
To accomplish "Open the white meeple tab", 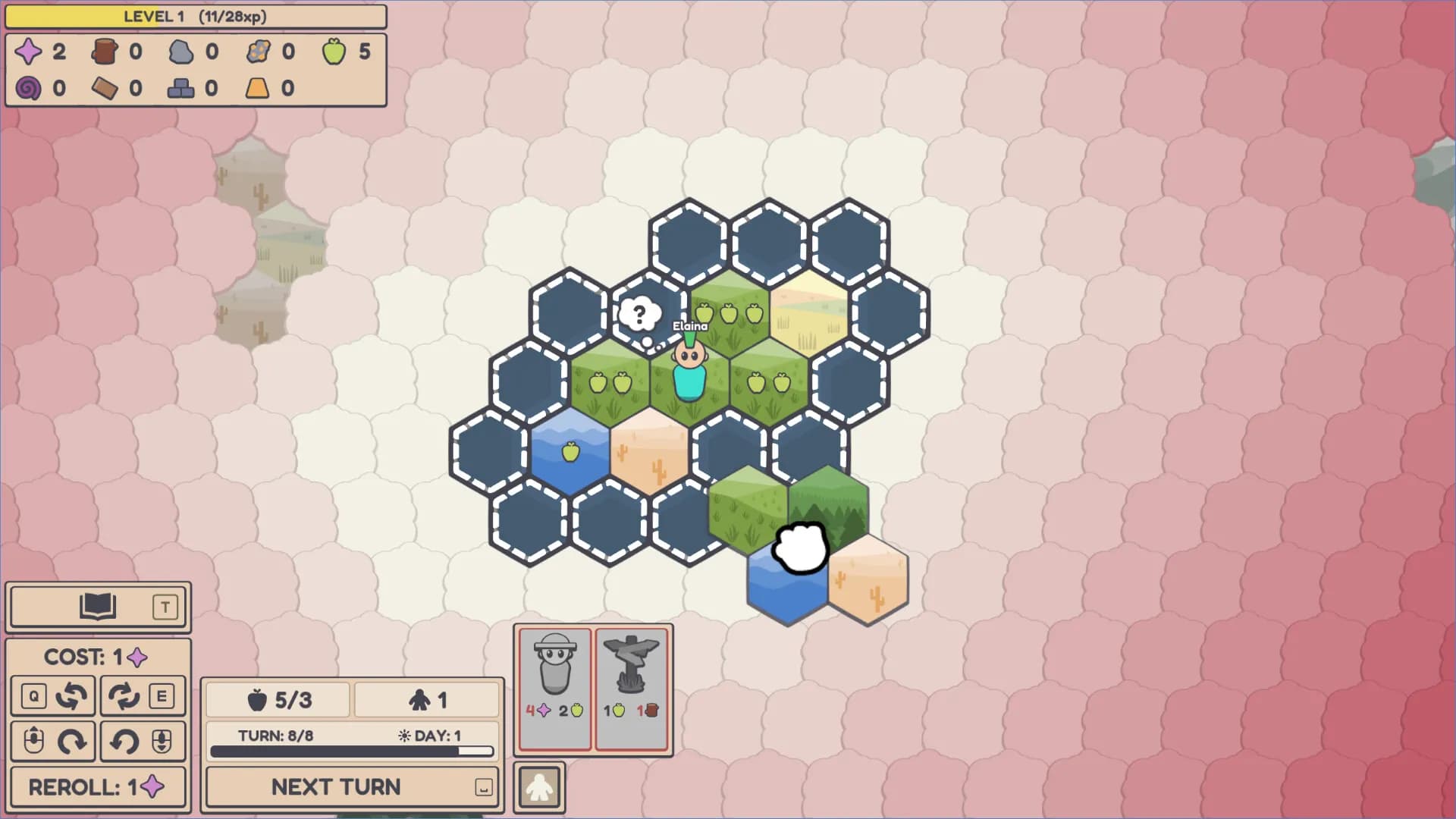I will pos(539,787).
